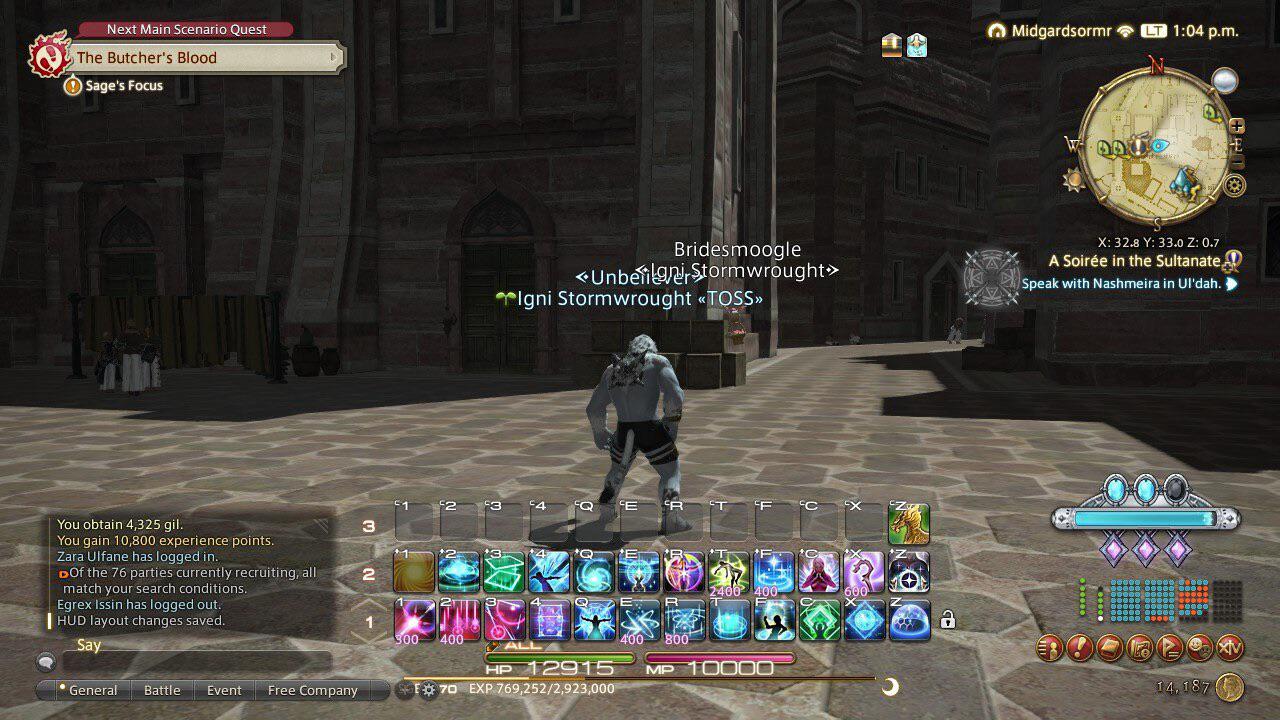Viewport: 1280px width, 720px height.
Task: Click the gear icon beside level 70
Action: (x=431, y=689)
